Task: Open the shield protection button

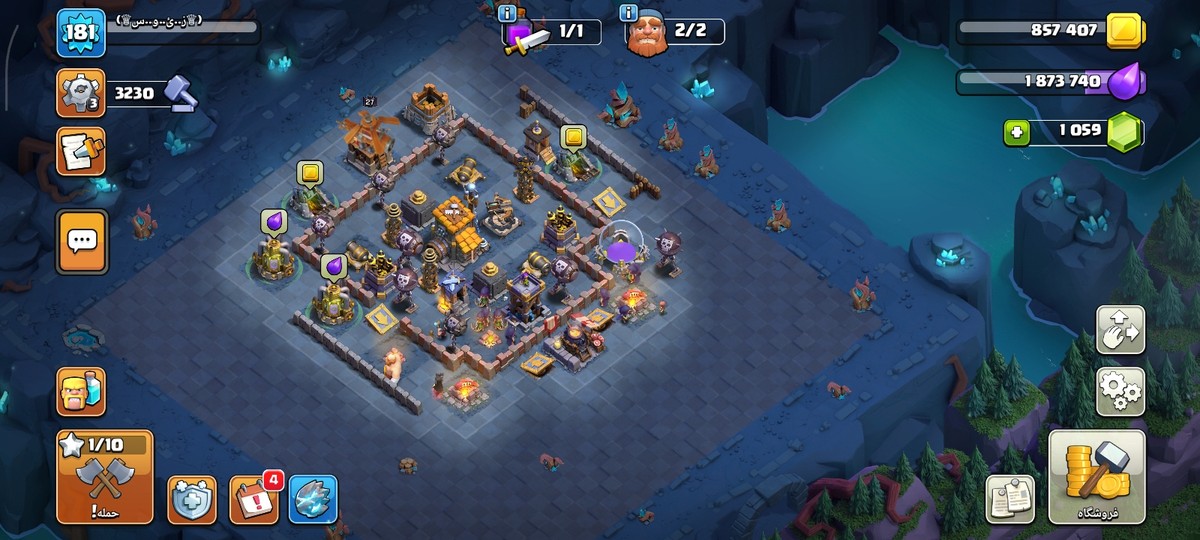Action: 191,499
